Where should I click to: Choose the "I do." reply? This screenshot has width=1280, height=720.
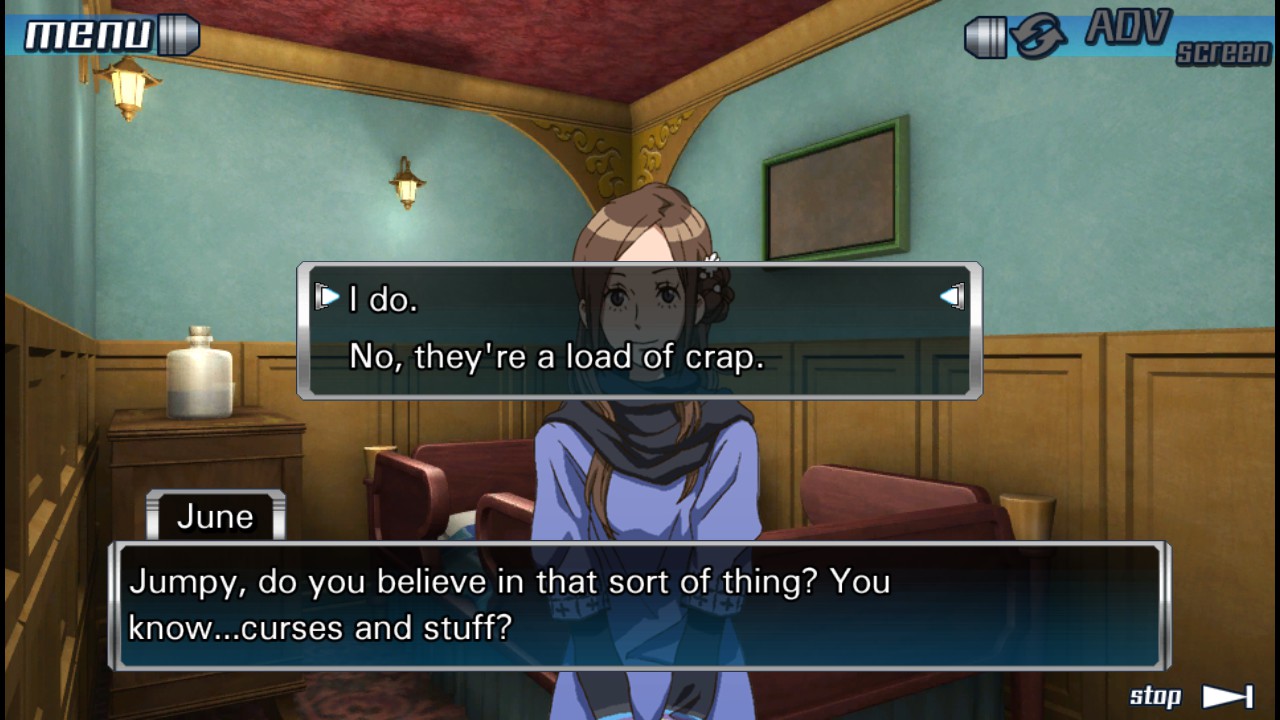pos(383,299)
